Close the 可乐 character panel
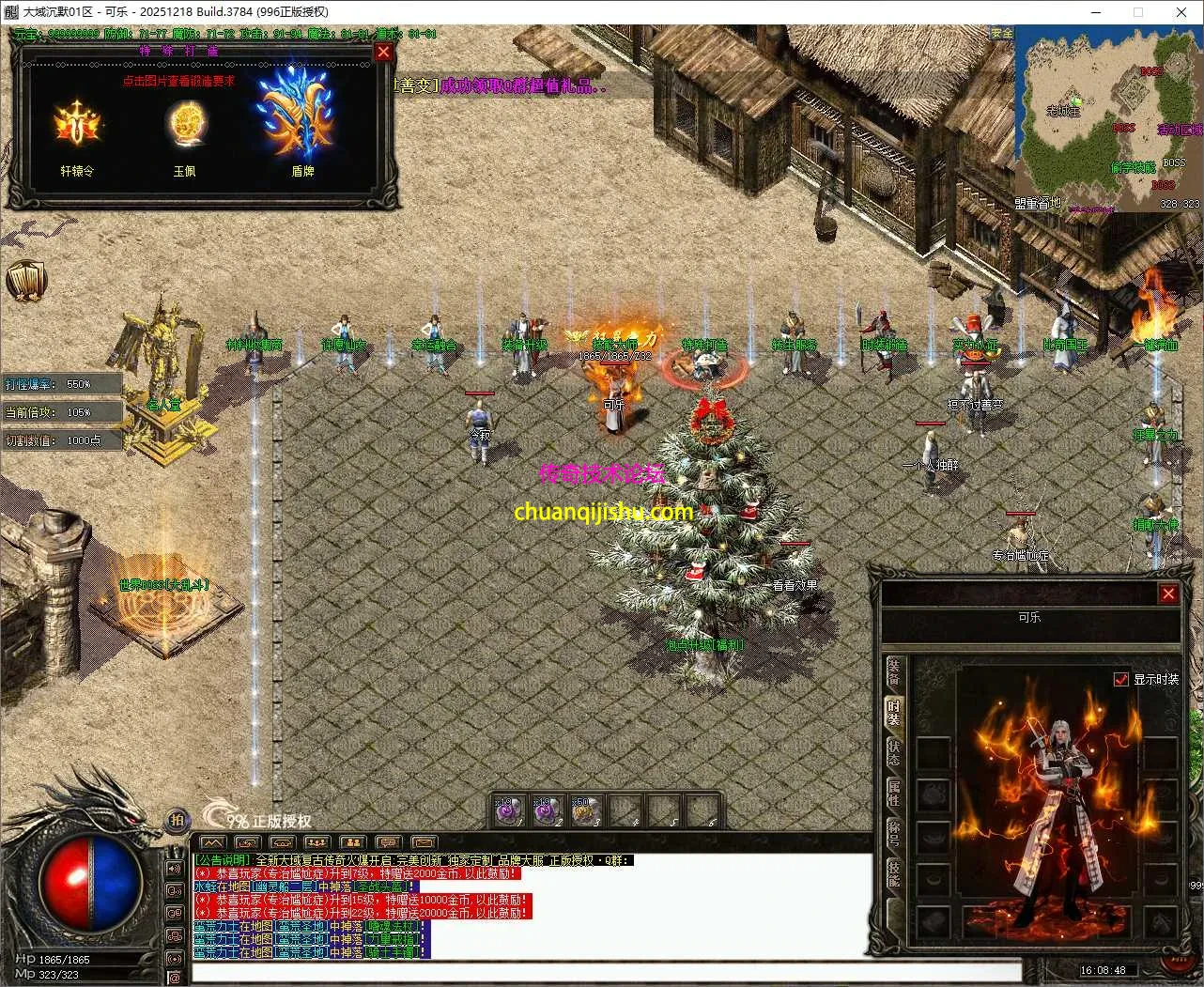Viewport: 1204px width, 987px height. point(1168,594)
